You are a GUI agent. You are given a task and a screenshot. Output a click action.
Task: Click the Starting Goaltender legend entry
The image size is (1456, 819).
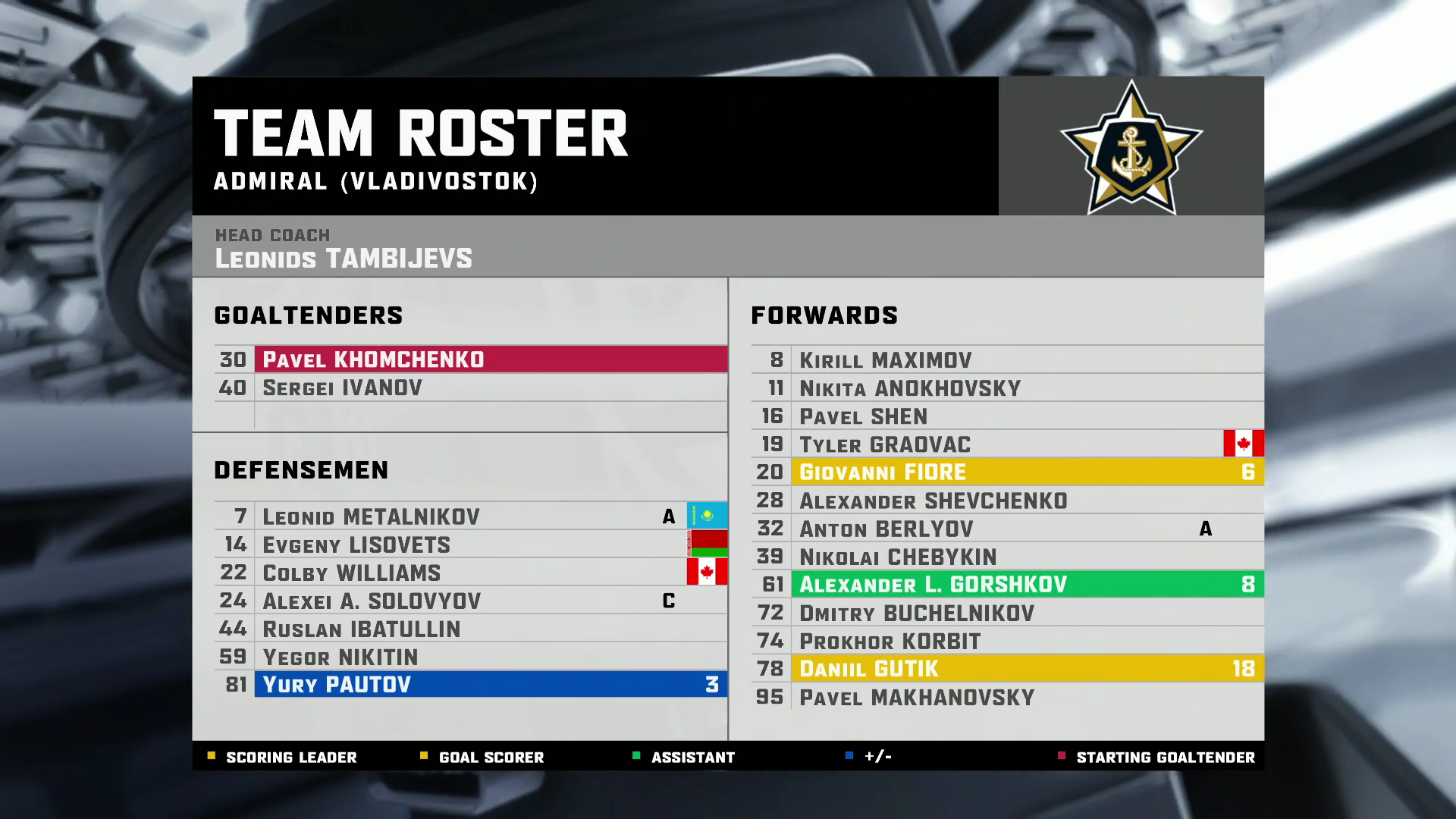pyautogui.click(x=1165, y=758)
